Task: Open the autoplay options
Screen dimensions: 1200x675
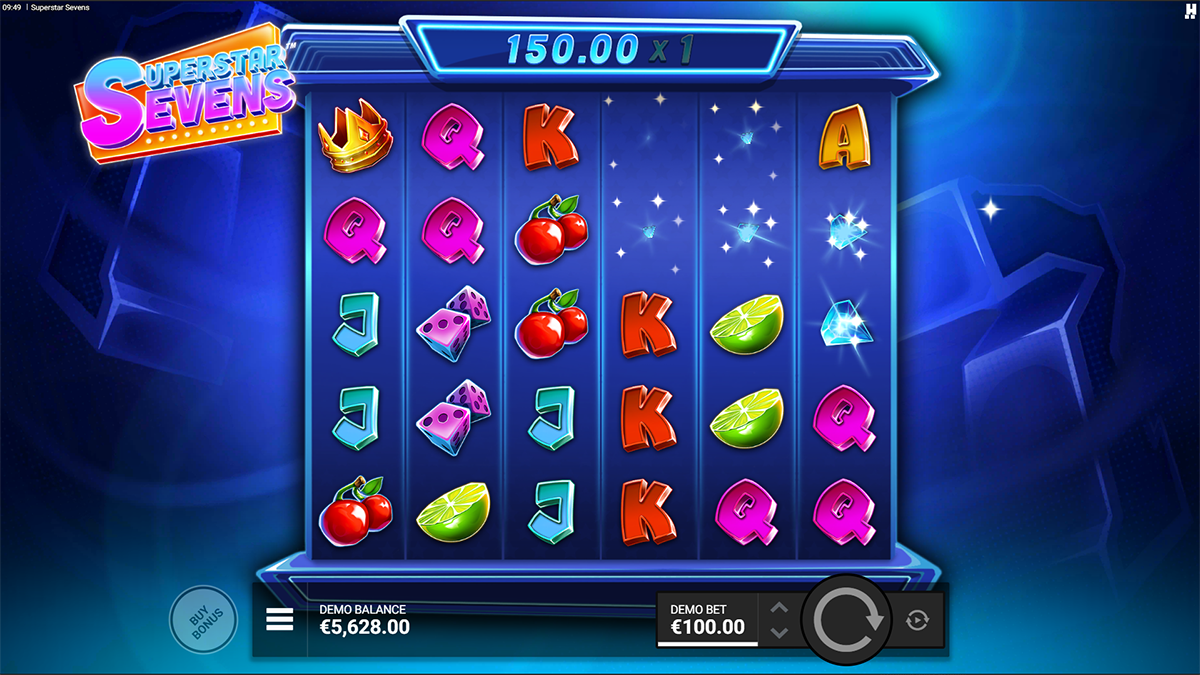Action: coord(917,621)
